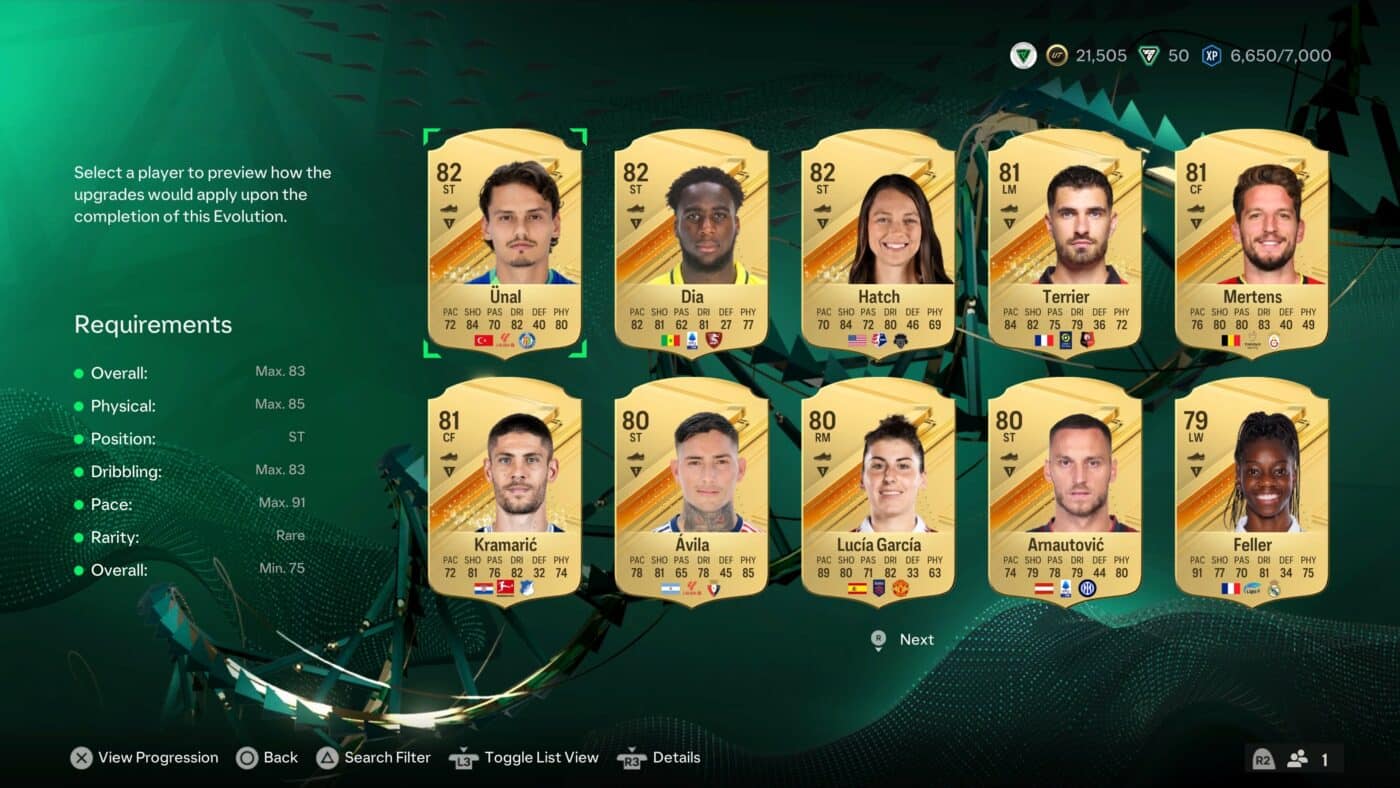Open the Search Filter
Viewport: 1400px width, 788px height.
375,758
